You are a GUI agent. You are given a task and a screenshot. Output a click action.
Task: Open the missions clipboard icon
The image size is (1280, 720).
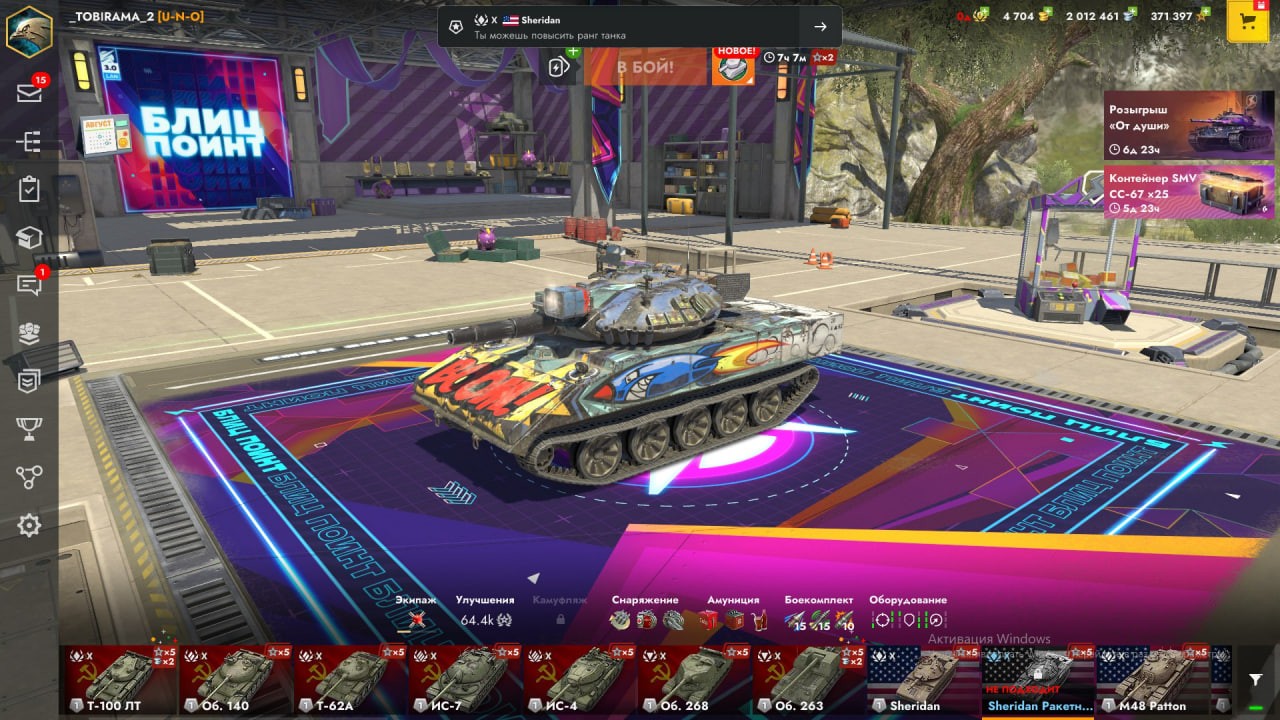[x=29, y=190]
